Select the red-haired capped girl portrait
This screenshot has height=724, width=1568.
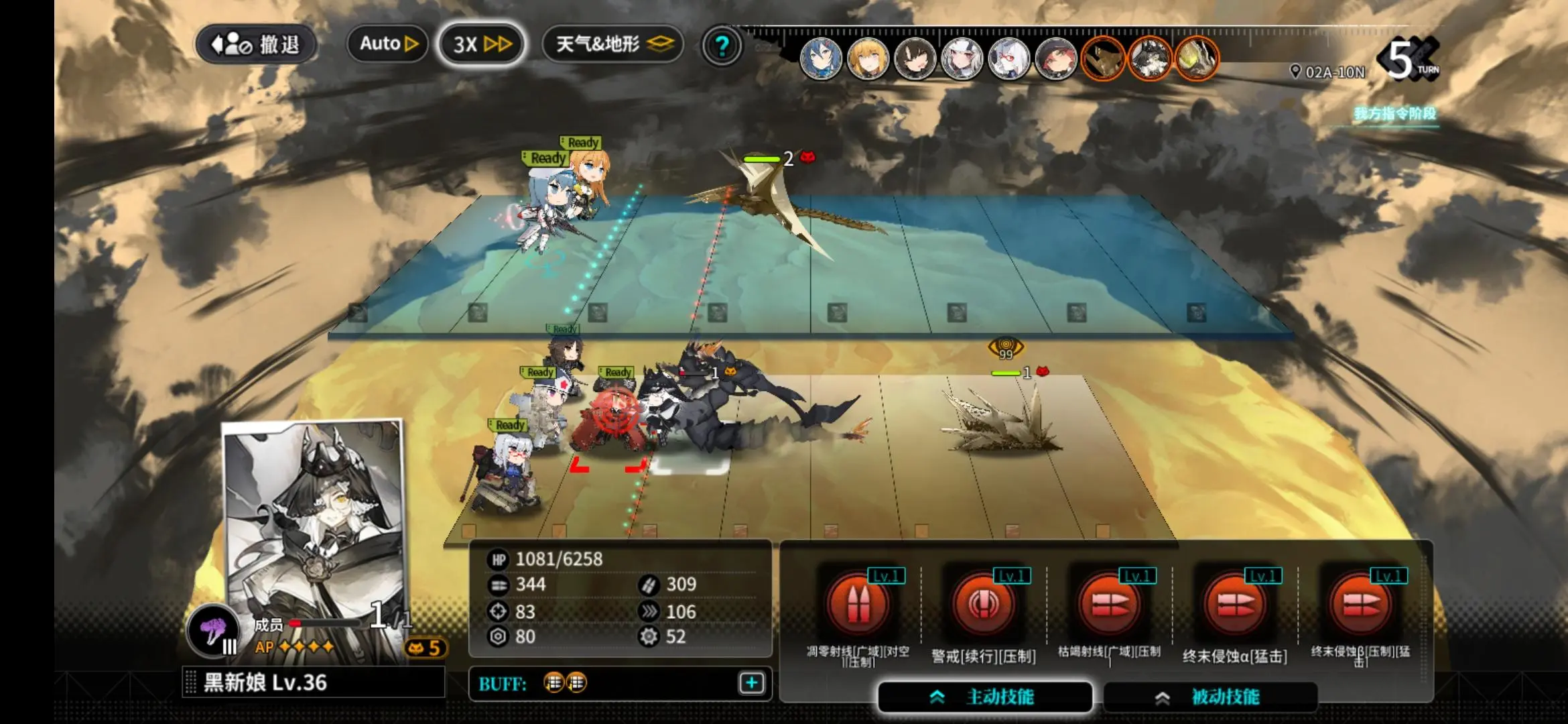(x=1056, y=60)
